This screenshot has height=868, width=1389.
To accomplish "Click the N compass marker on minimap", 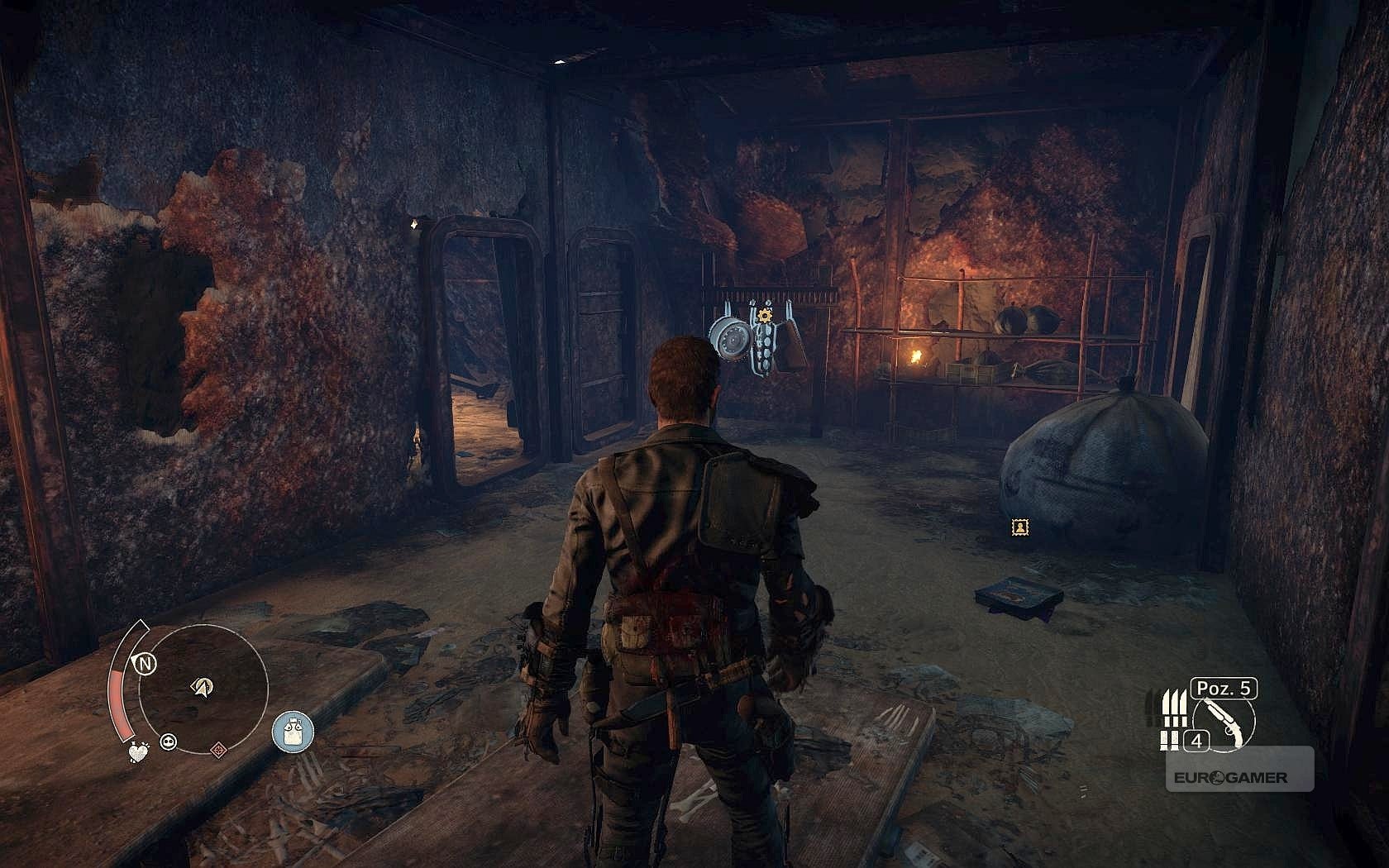I will (x=146, y=663).
